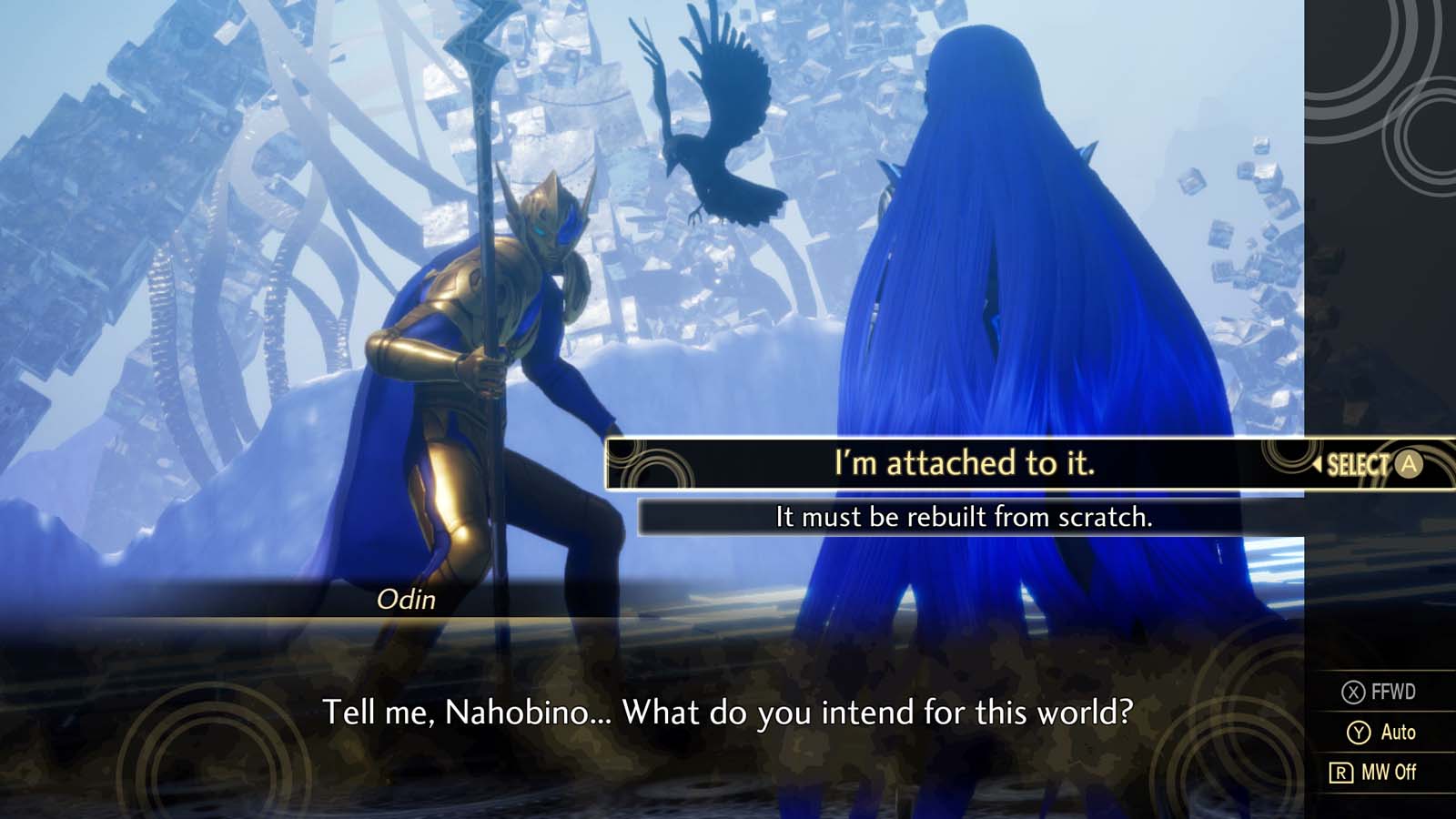The width and height of the screenshot is (1456, 819).
Task: Click the dialogue text asking about the world
Action: point(728,715)
